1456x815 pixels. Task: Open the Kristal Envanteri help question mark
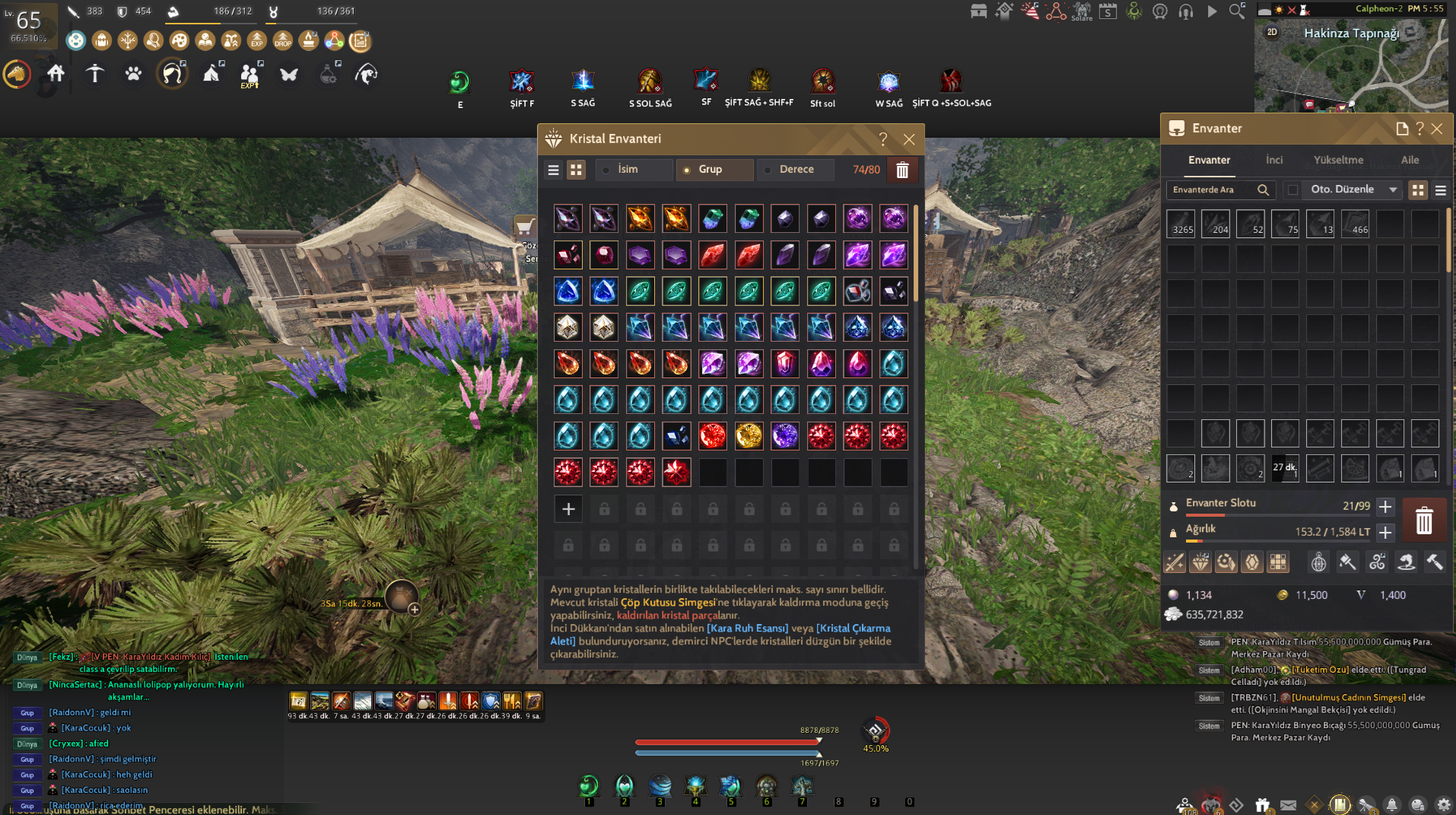tap(883, 139)
